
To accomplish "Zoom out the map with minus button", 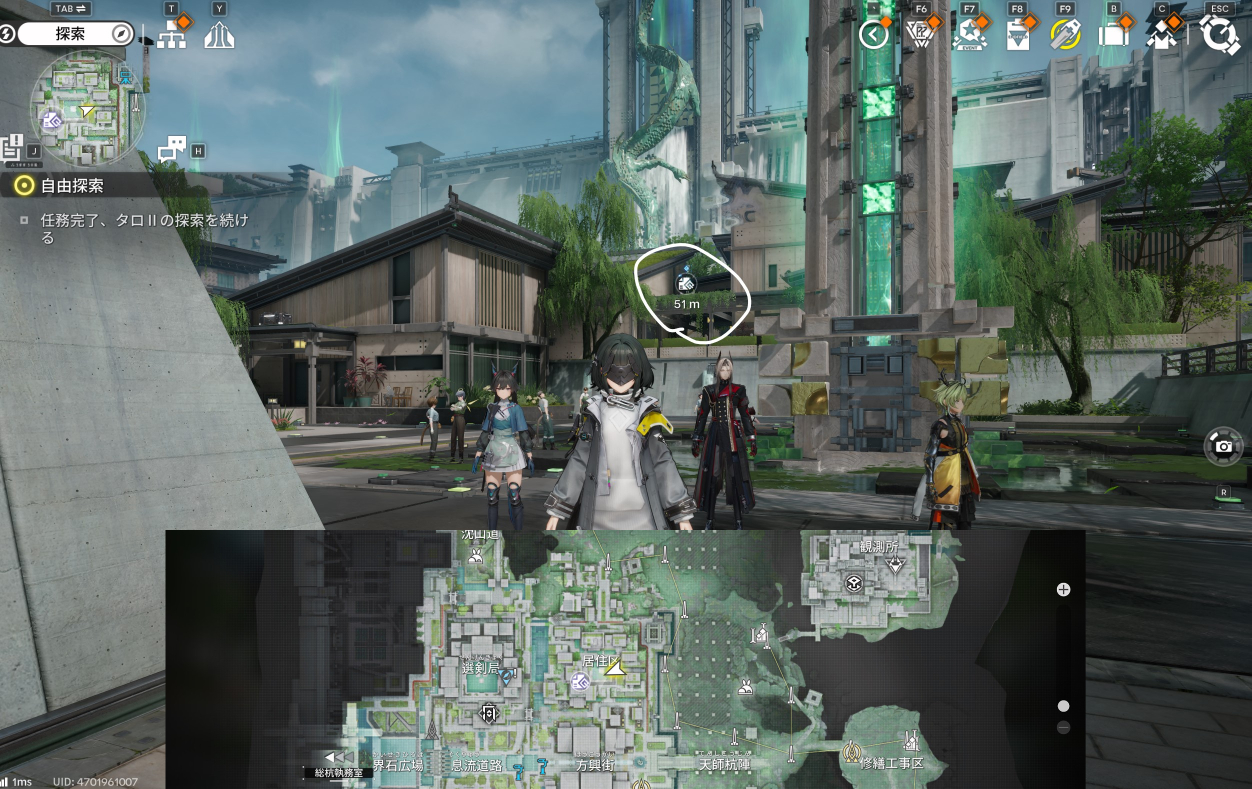I will 1063,727.
